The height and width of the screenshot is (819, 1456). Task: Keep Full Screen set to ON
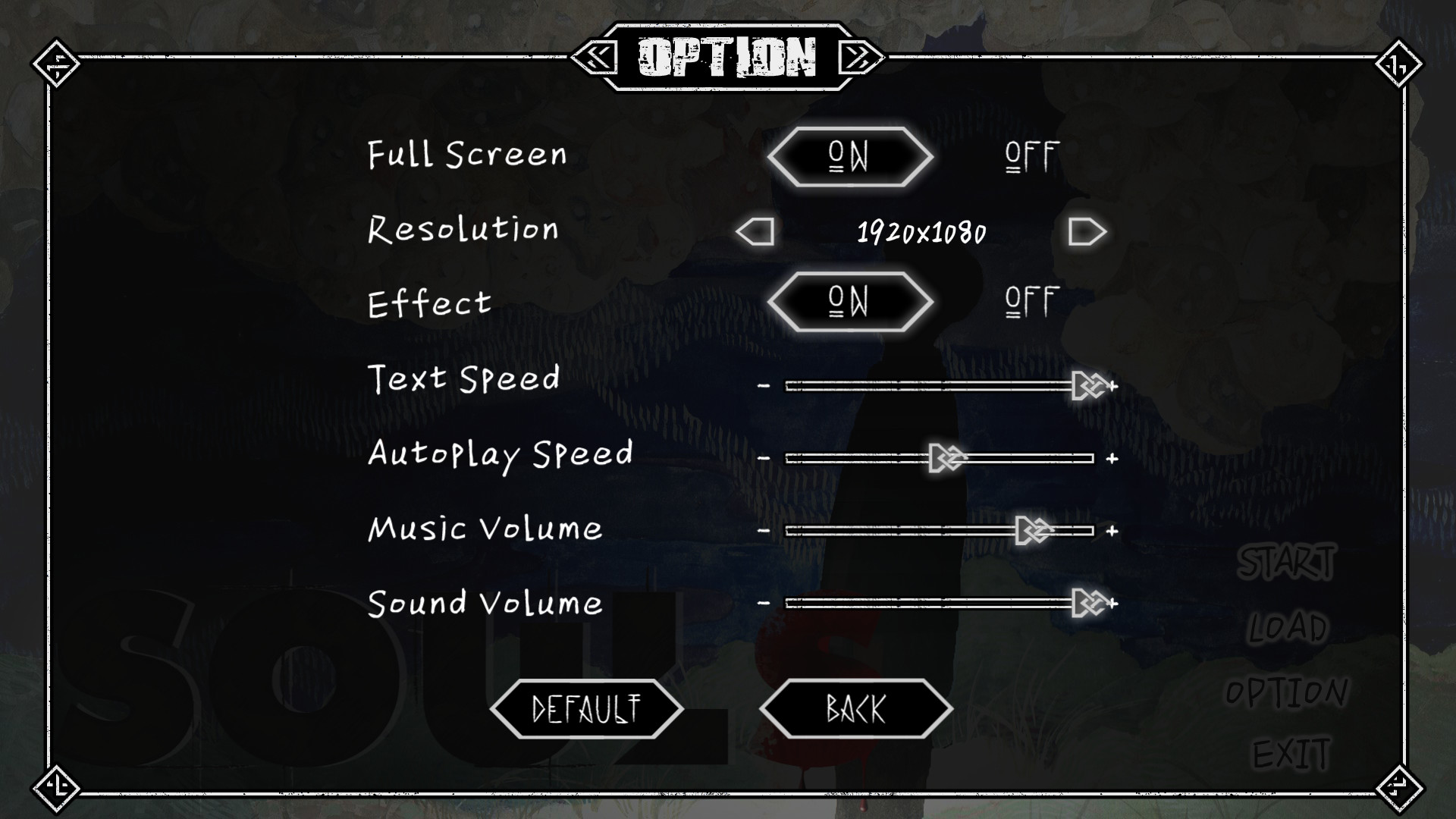tap(851, 155)
